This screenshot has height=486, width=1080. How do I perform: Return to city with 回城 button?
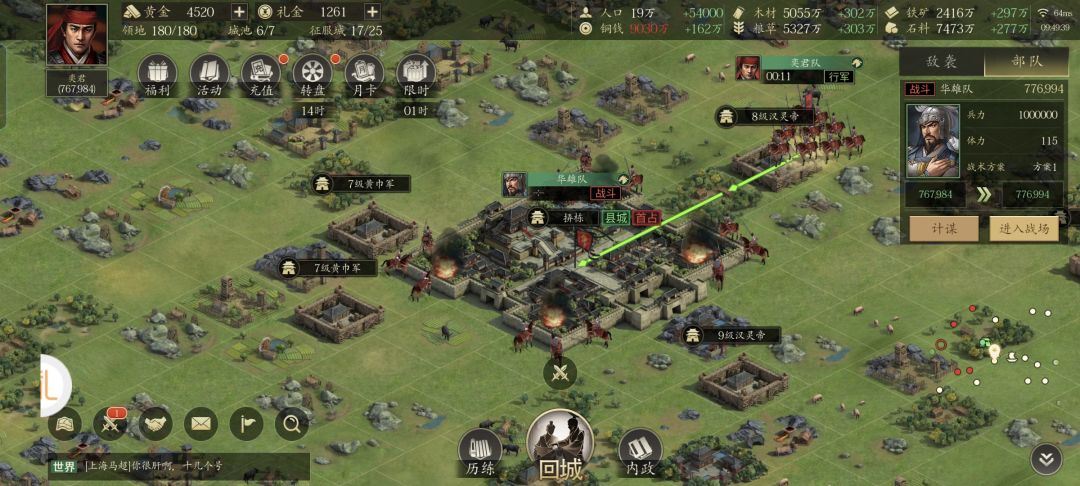(561, 446)
